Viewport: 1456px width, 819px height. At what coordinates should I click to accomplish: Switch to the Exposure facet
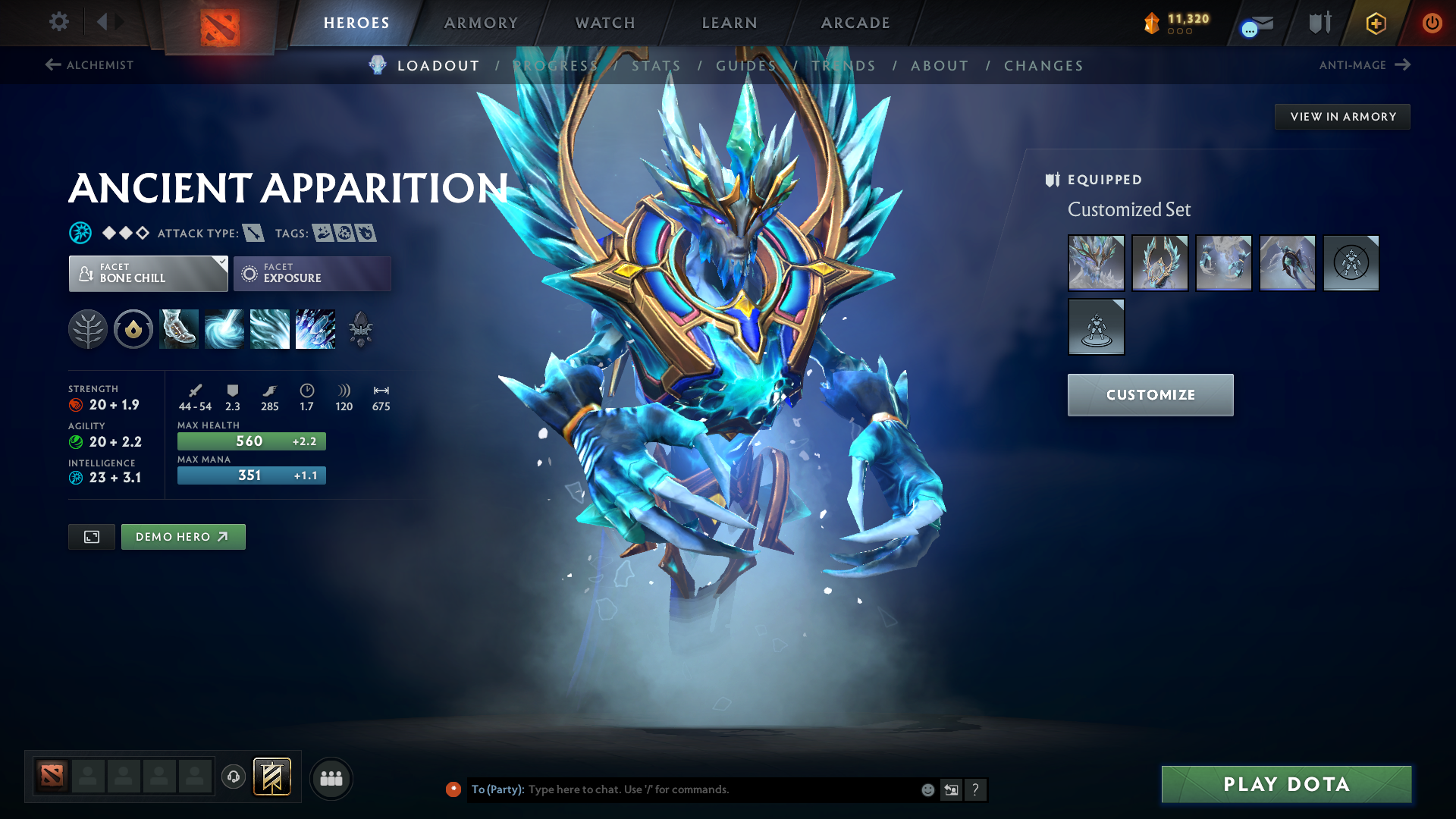tap(312, 273)
